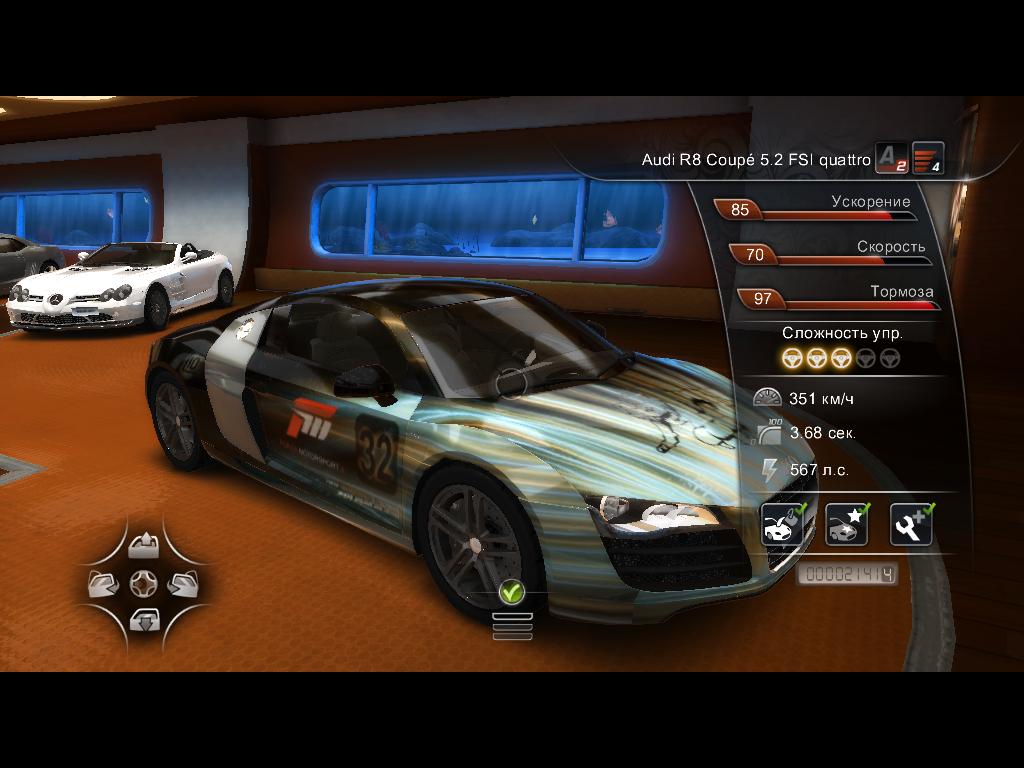Select the right arrow on the direction pad
The height and width of the screenshot is (768, 1024).
coord(182,583)
